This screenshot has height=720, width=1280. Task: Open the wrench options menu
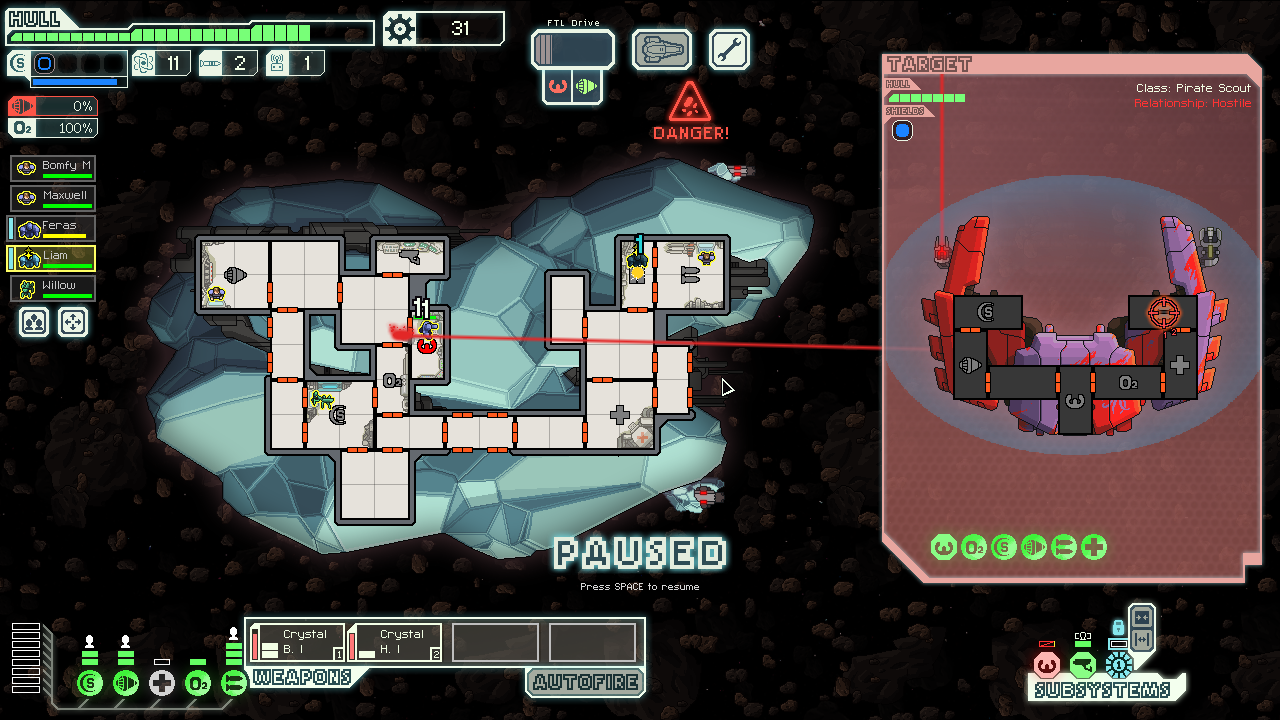[729, 49]
